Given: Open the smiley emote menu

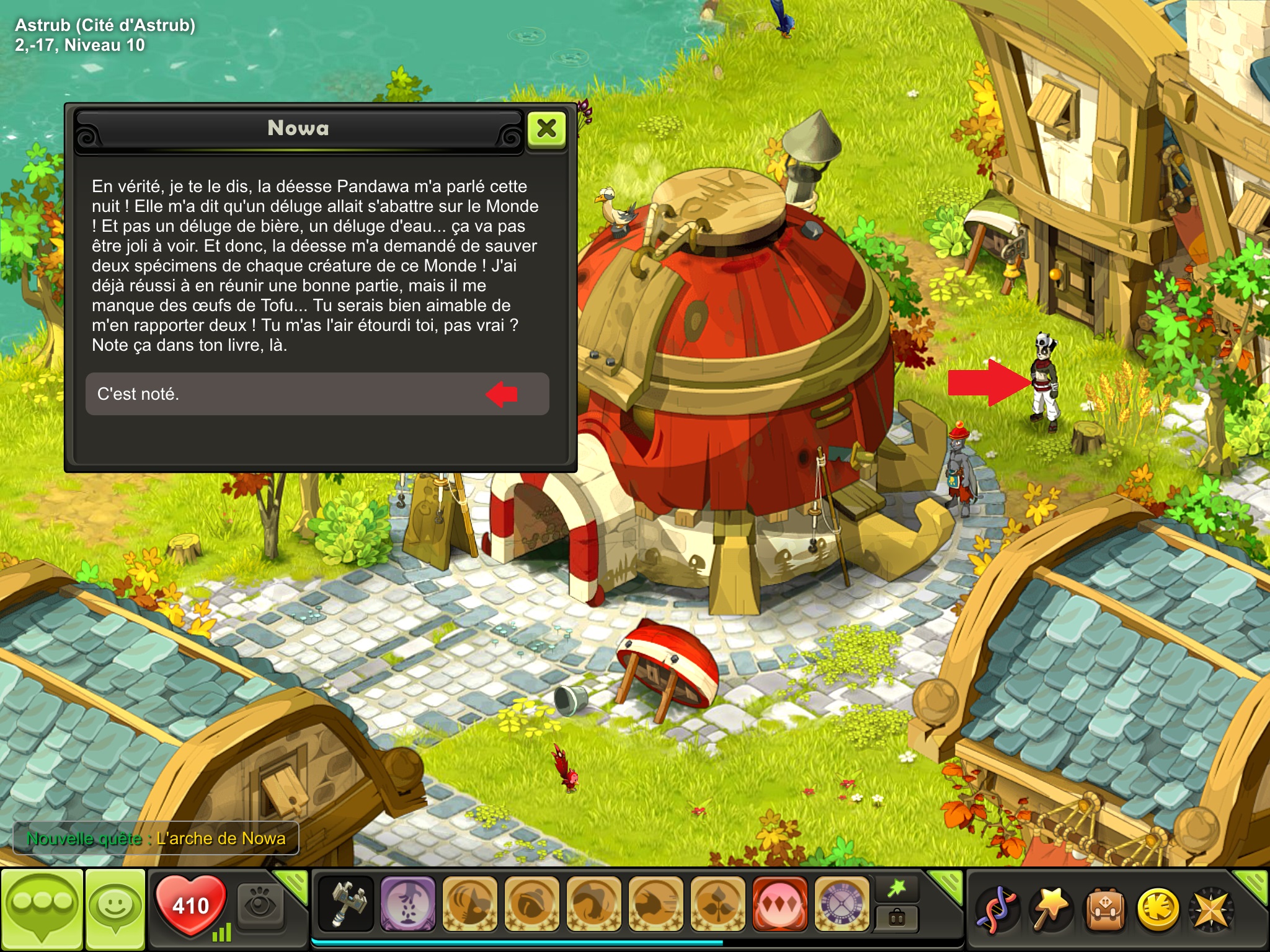Looking at the screenshot, I should [115, 909].
